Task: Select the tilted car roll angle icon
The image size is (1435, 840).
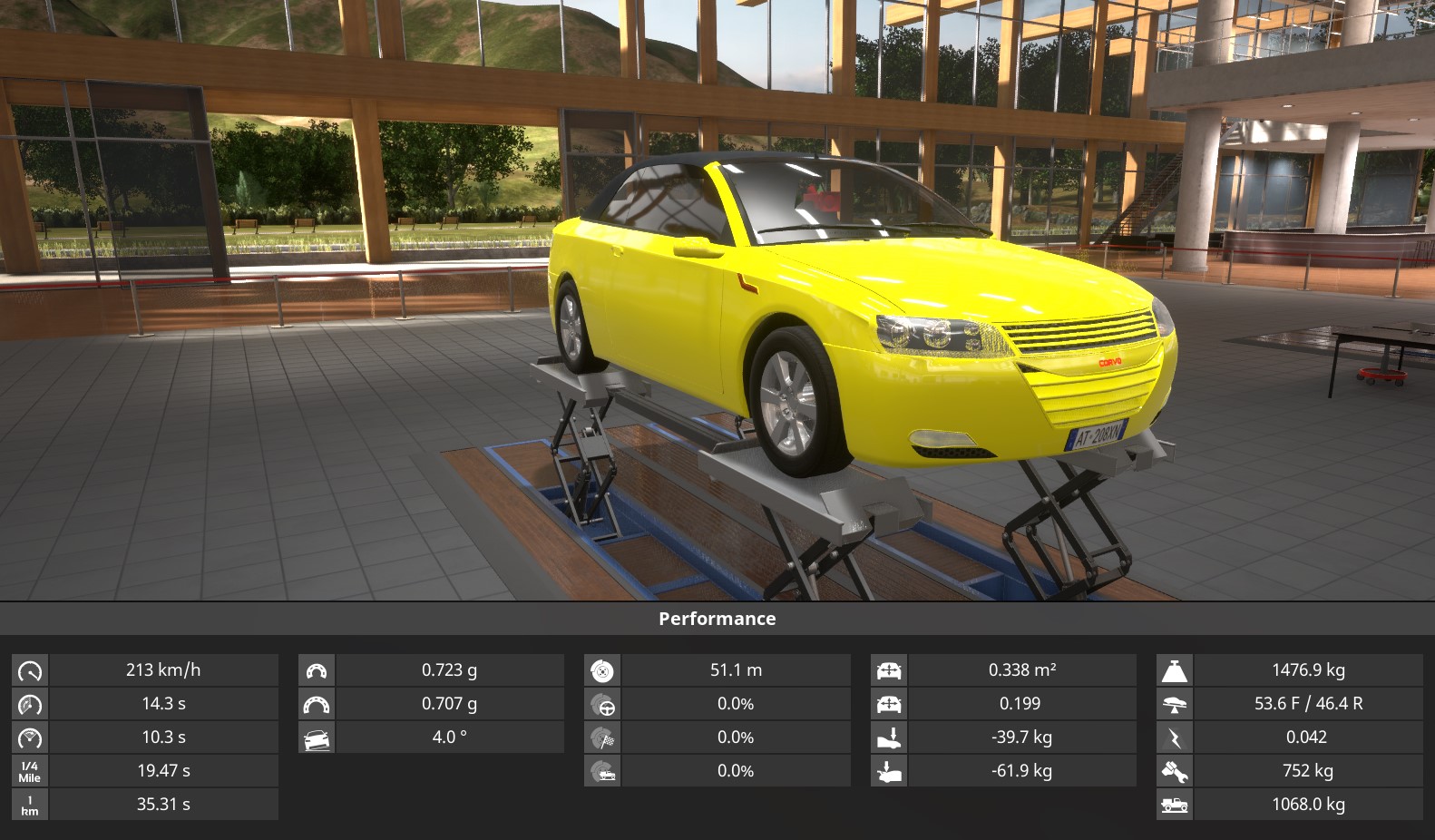Action: 317,737
